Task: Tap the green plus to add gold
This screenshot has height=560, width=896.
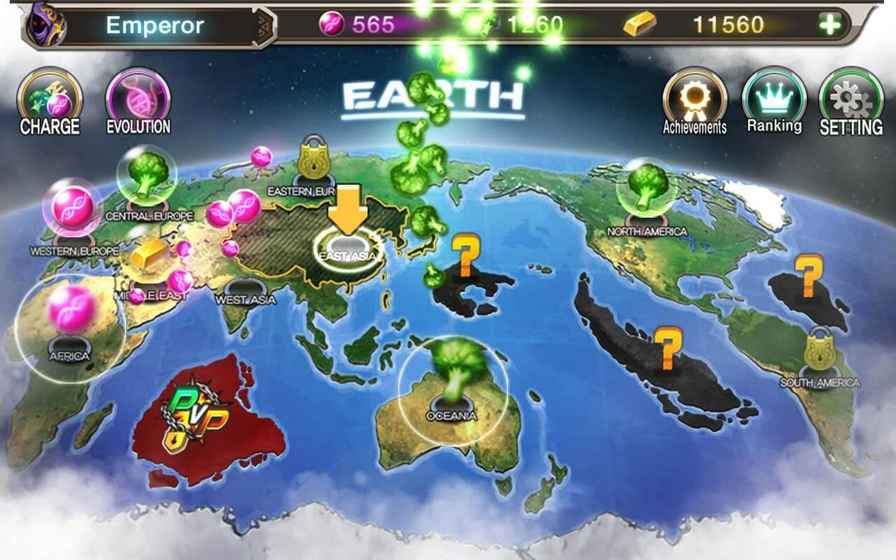Action: [830, 25]
